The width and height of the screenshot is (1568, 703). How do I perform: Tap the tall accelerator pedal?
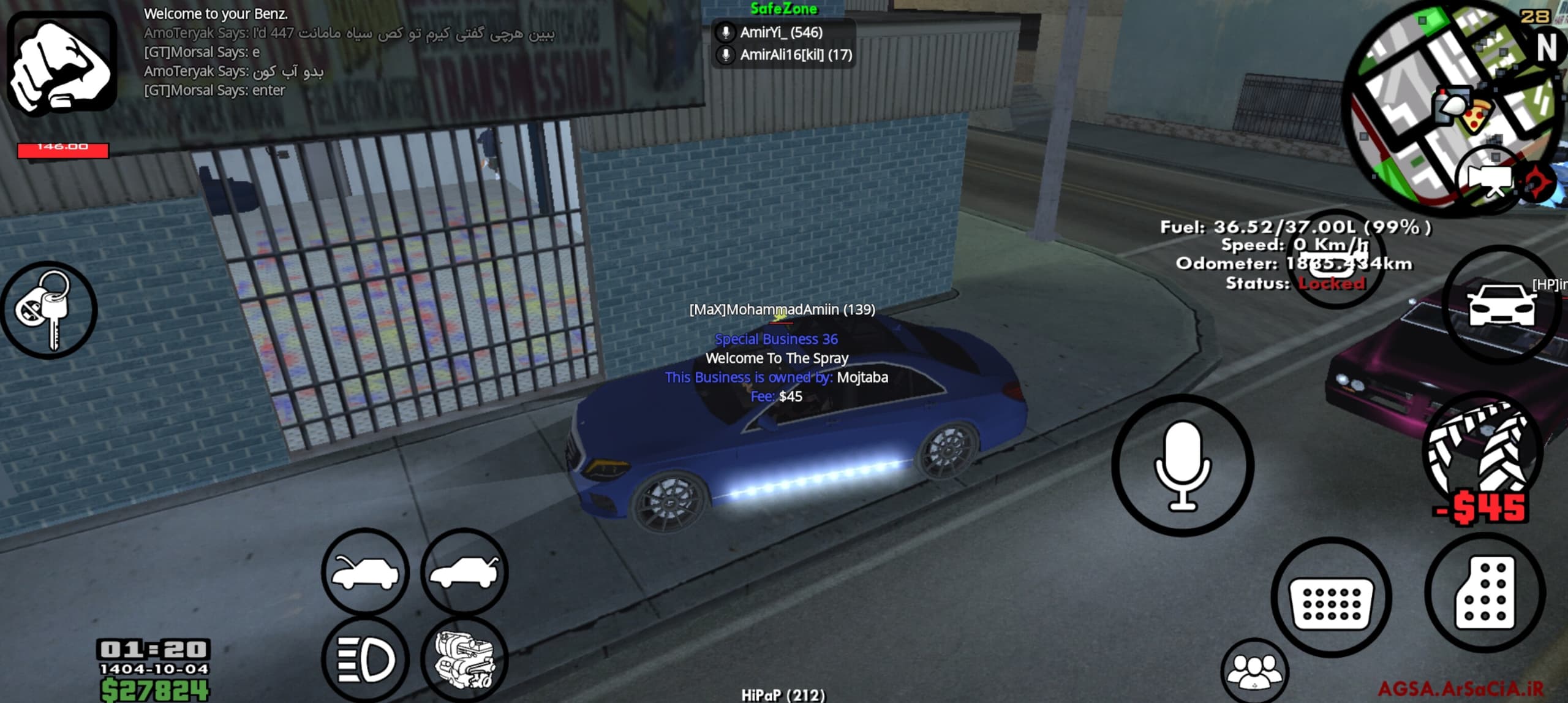click(1485, 593)
